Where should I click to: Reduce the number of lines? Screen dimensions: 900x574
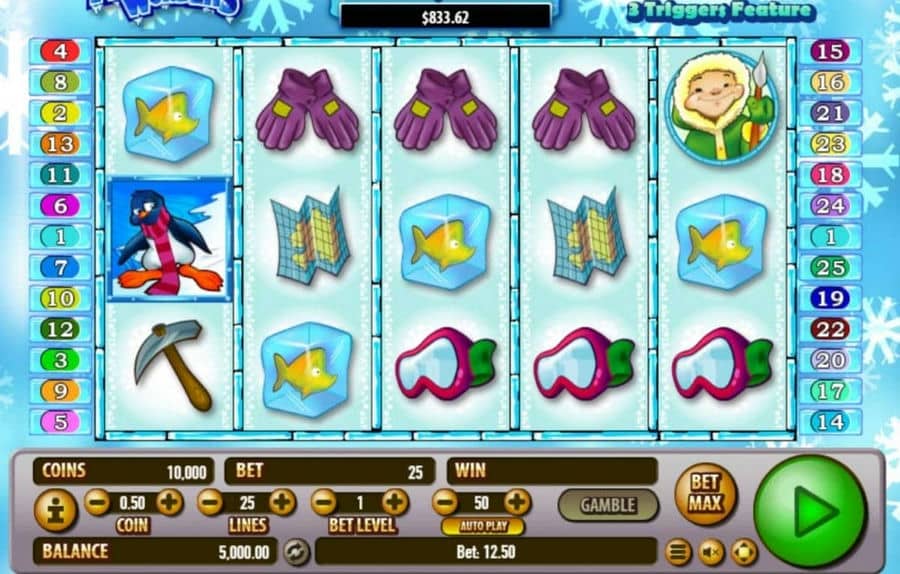point(210,502)
